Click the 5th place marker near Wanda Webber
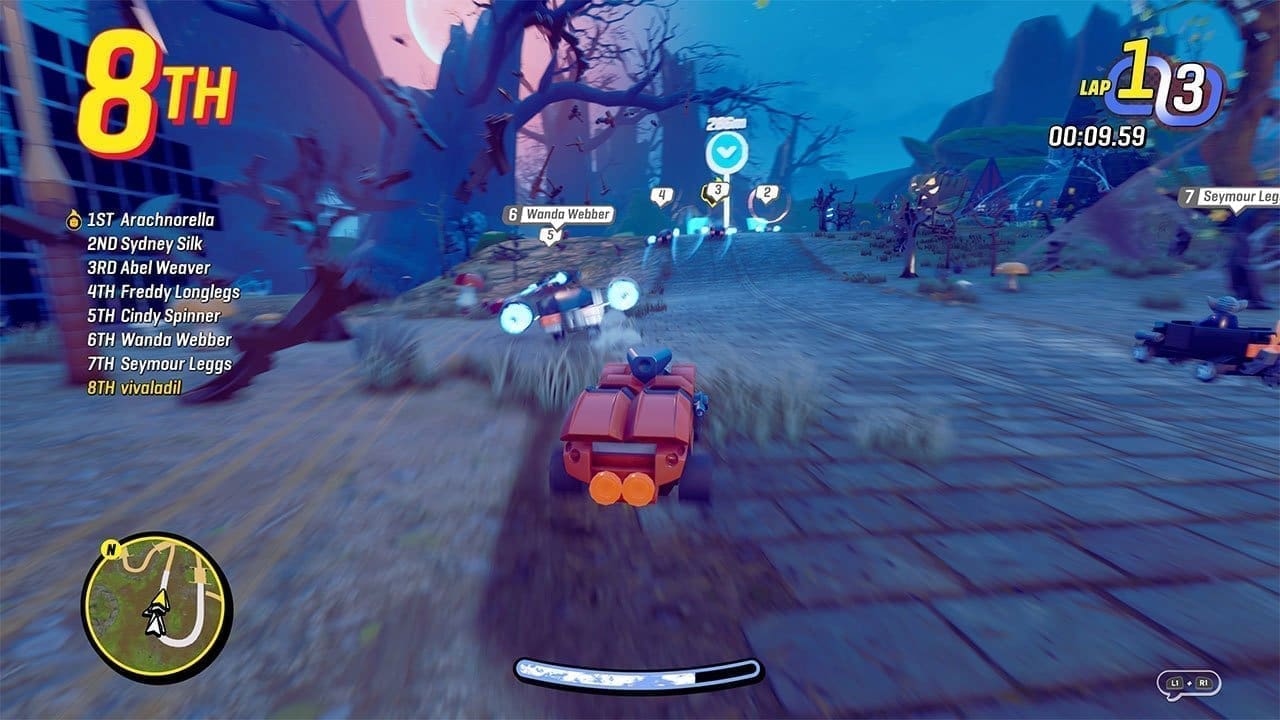The height and width of the screenshot is (720, 1280). tap(550, 235)
